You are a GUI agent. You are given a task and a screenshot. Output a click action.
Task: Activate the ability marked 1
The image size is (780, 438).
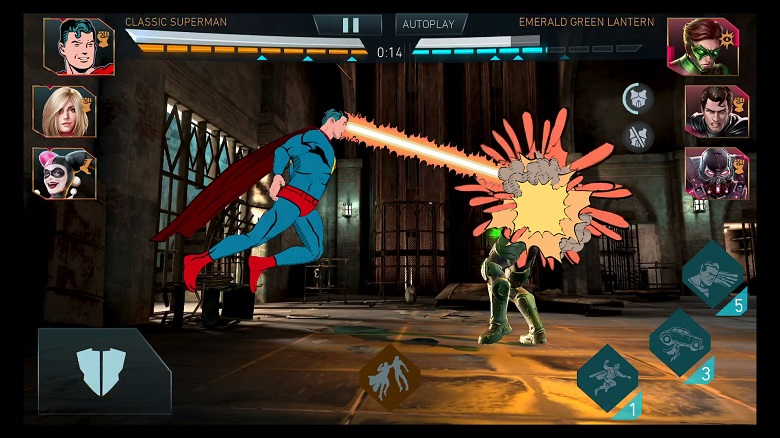click(606, 378)
